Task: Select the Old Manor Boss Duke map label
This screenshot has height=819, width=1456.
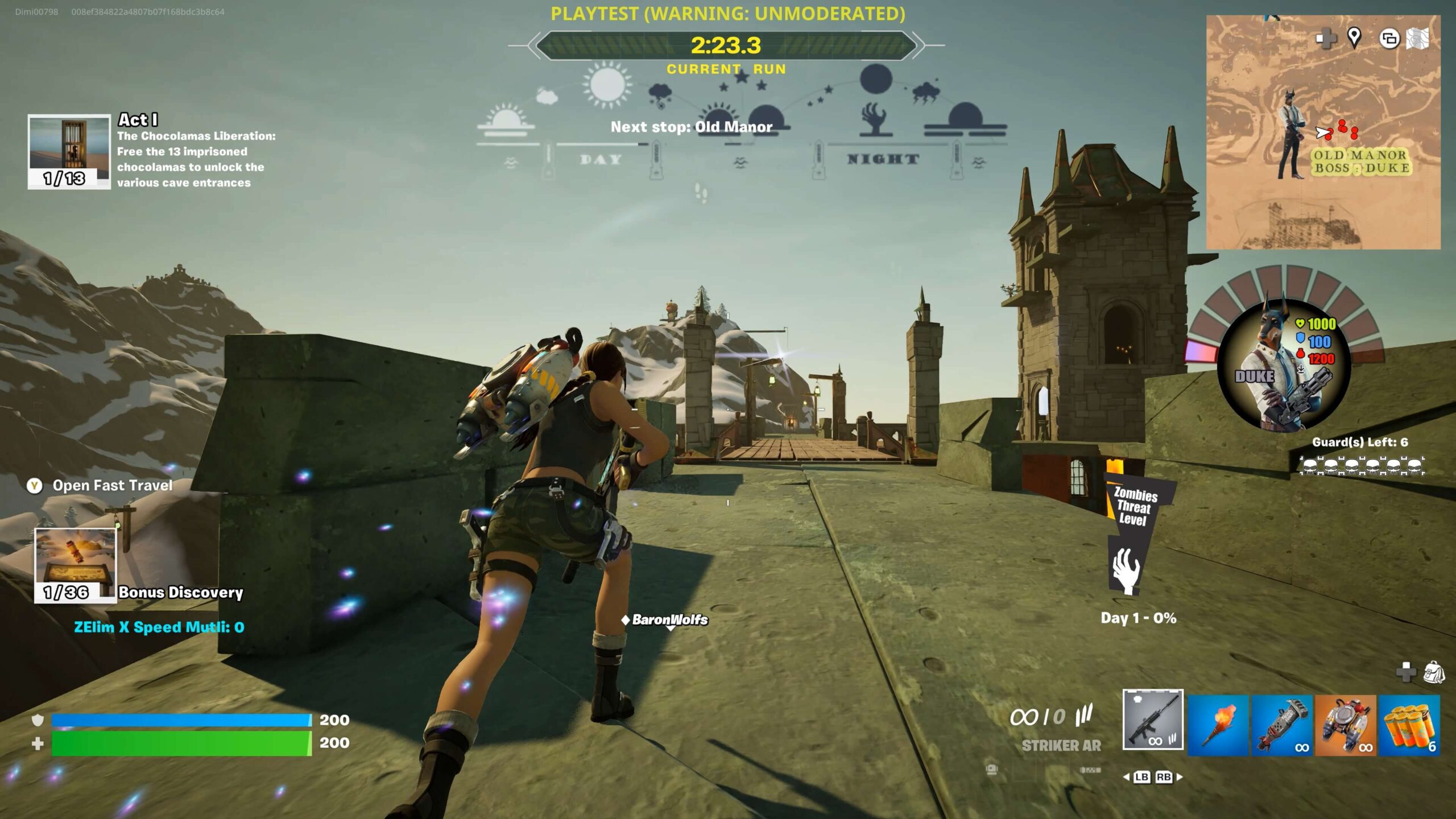Action: tap(1361, 162)
